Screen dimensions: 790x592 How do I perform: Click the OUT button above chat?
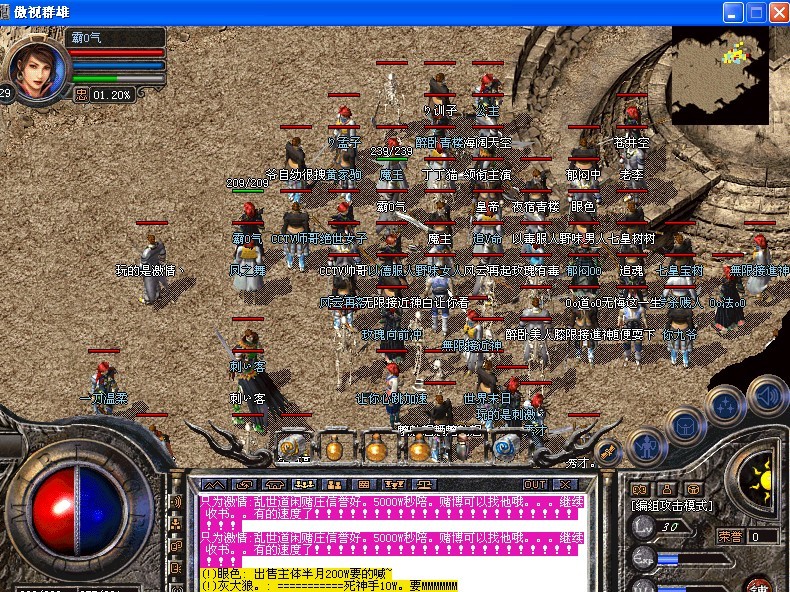tap(535, 484)
